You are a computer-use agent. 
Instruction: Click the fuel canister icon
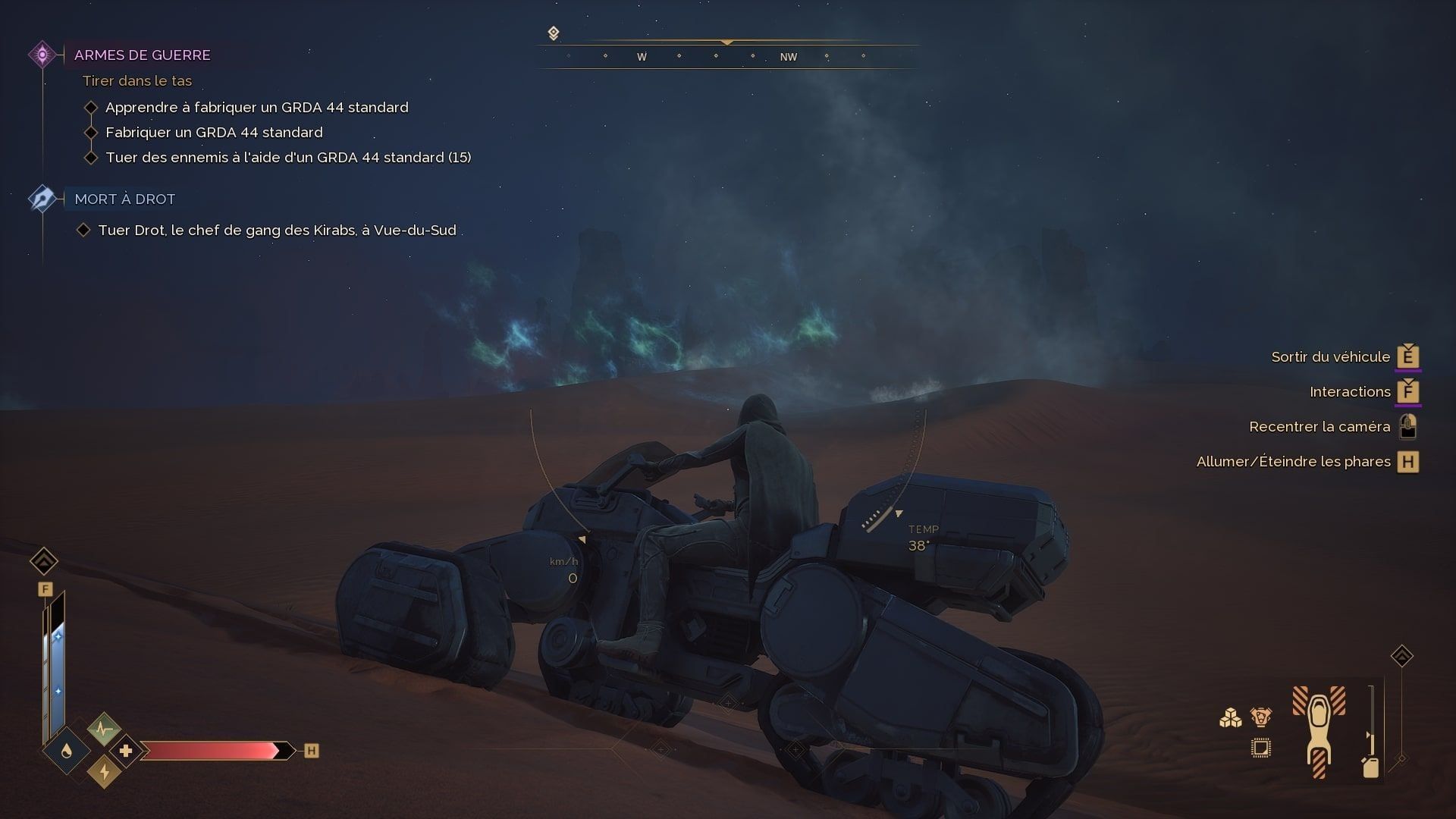(1370, 767)
